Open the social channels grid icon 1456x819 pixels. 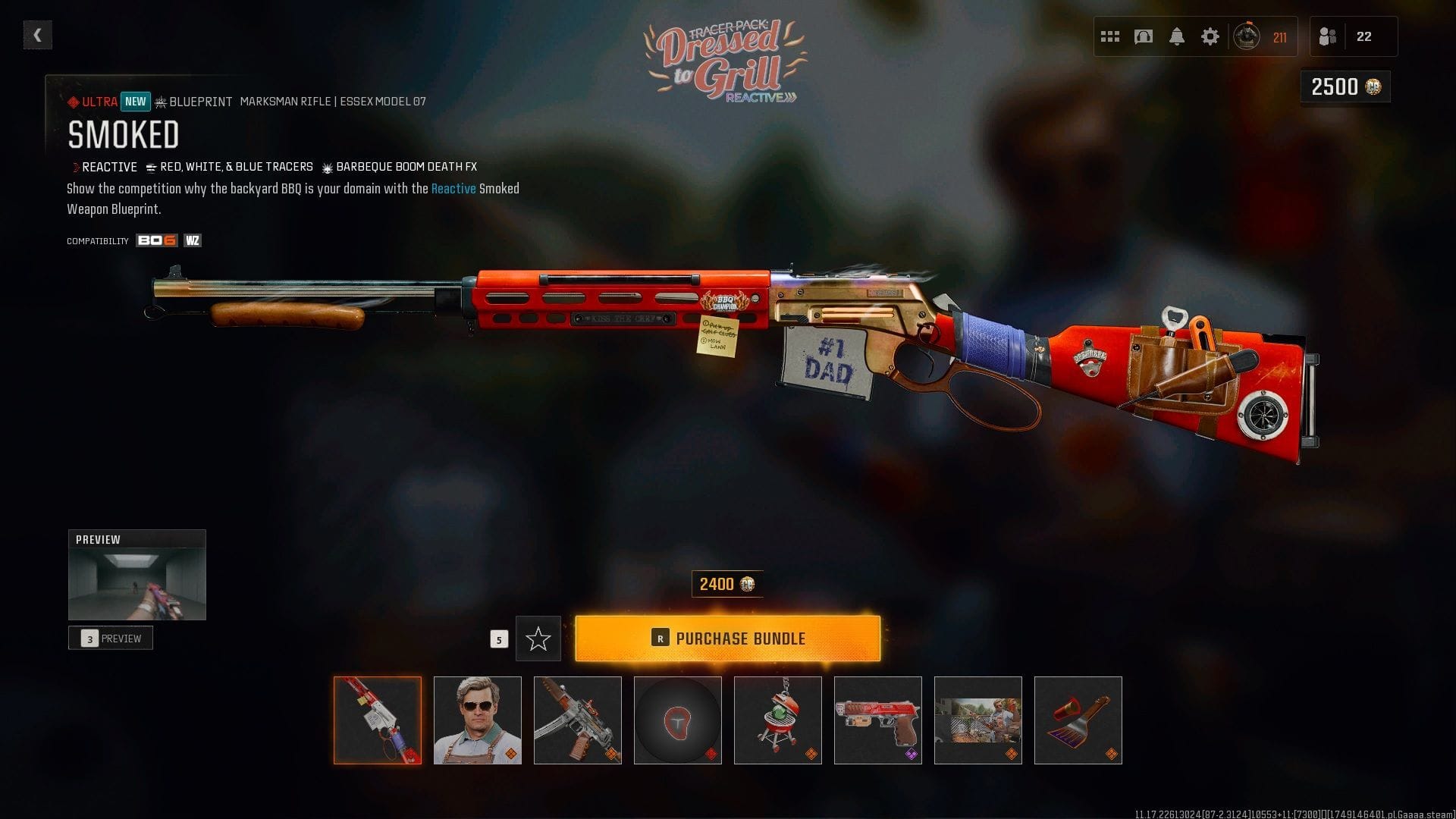[x=1109, y=35]
